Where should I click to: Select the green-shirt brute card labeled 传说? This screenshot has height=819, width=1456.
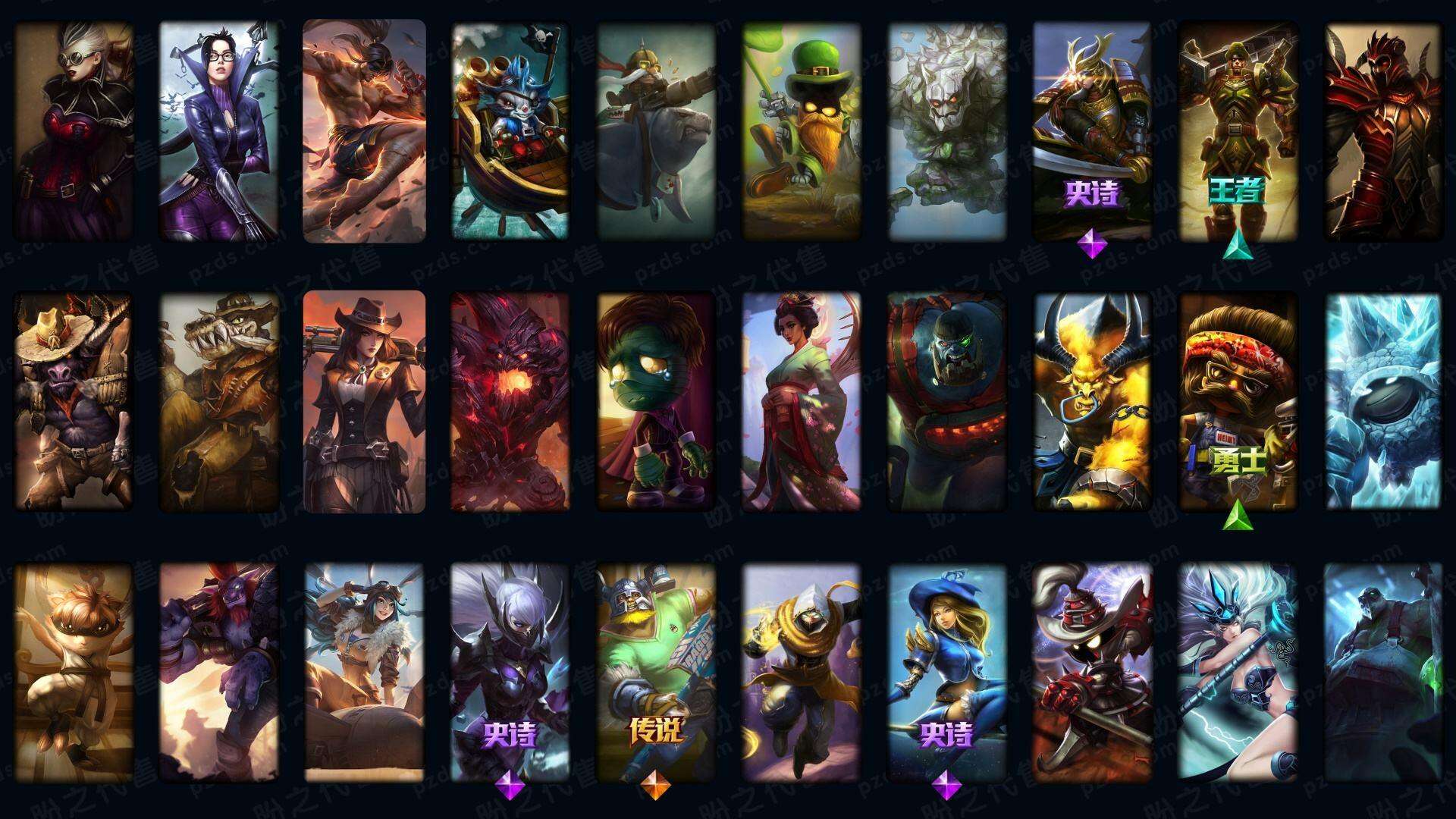[x=655, y=671]
